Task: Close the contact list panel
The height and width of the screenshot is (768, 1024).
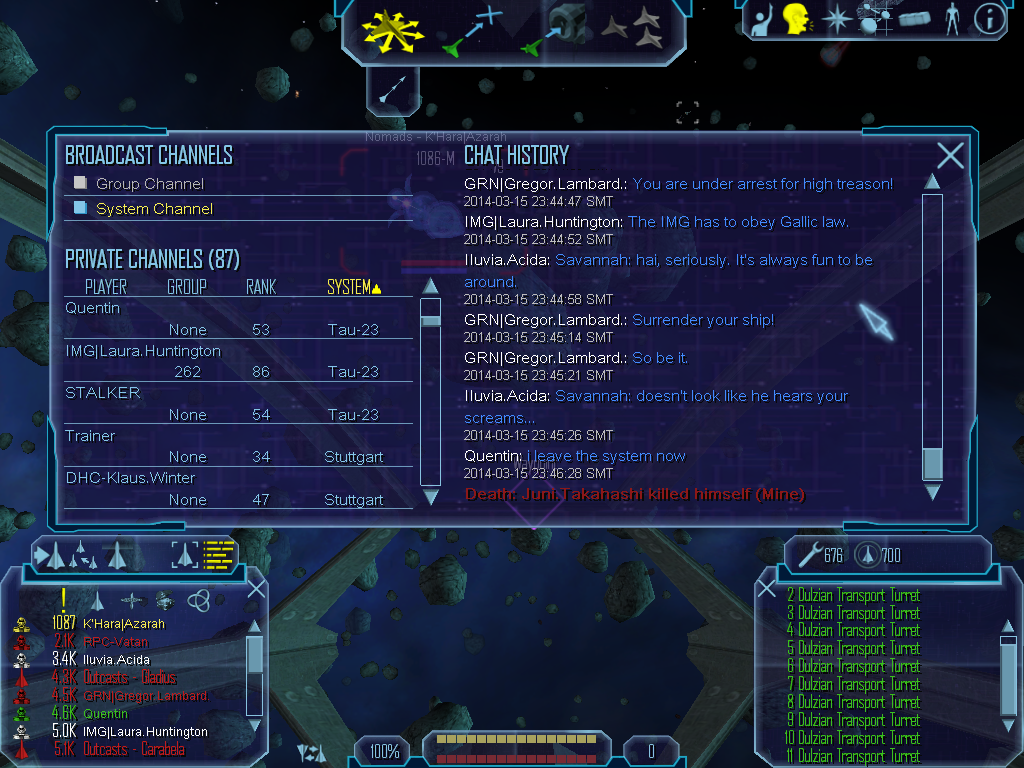Action: pos(256,588)
